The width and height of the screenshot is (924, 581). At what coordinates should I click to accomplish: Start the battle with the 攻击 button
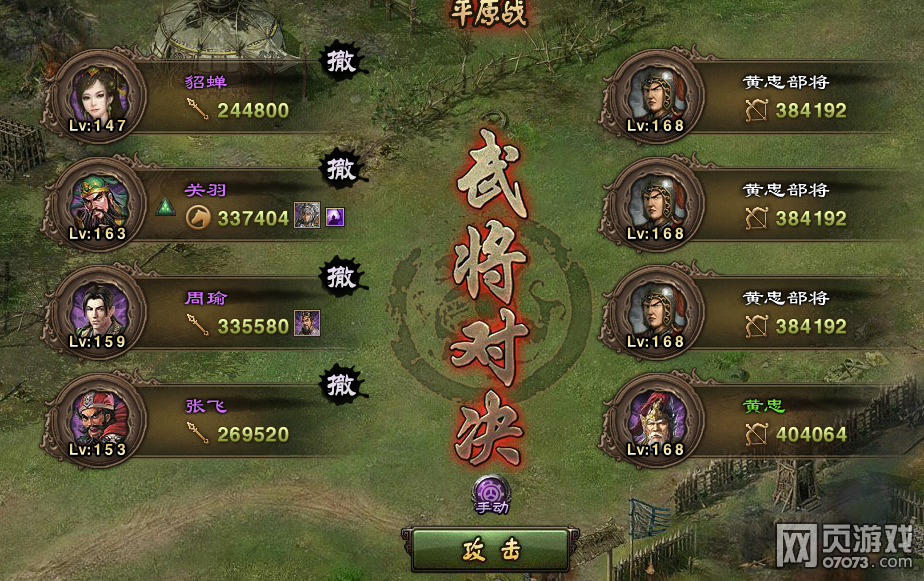(490, 550)
